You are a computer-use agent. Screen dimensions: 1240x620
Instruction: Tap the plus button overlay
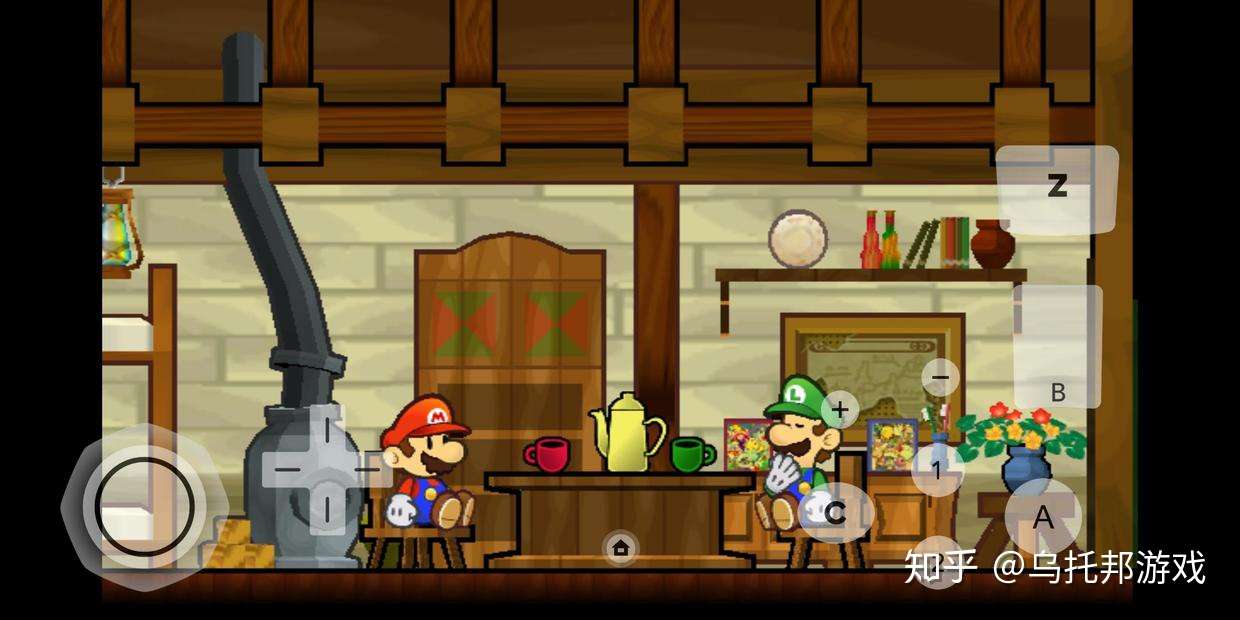coord(840,409)
